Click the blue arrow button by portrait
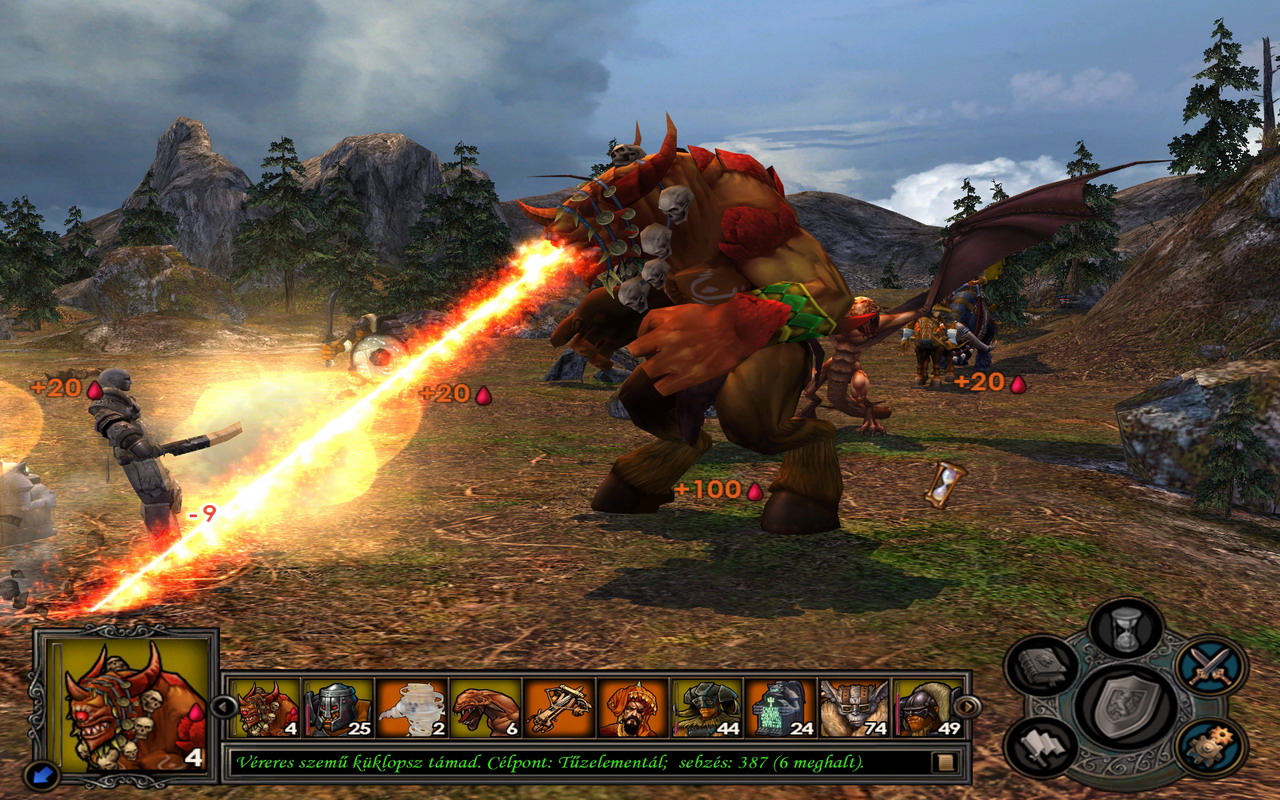The width and height of the screenshot is (1280, 800). (x=42, y=775)
